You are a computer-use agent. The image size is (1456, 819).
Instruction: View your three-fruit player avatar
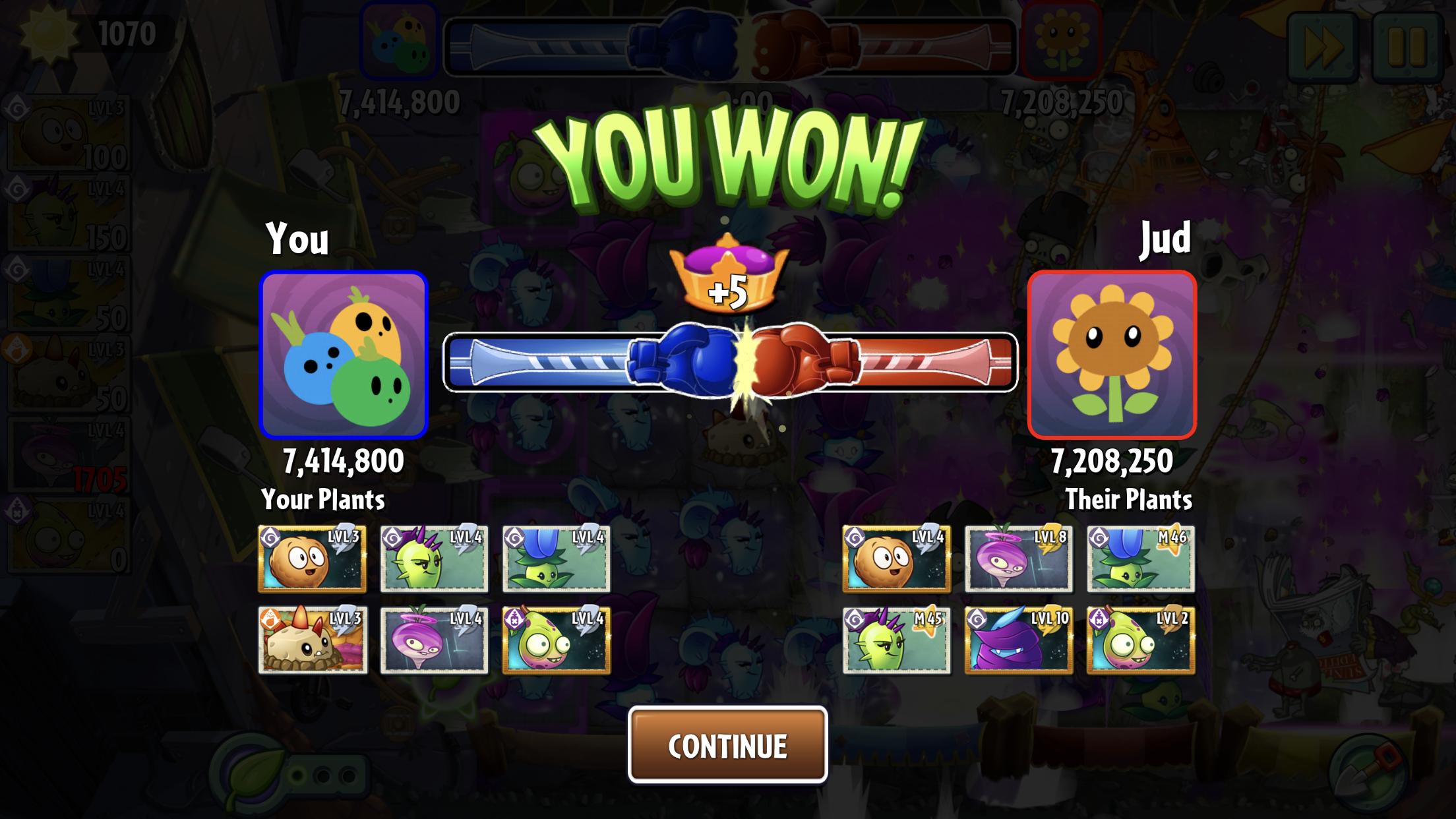point(344,355)
